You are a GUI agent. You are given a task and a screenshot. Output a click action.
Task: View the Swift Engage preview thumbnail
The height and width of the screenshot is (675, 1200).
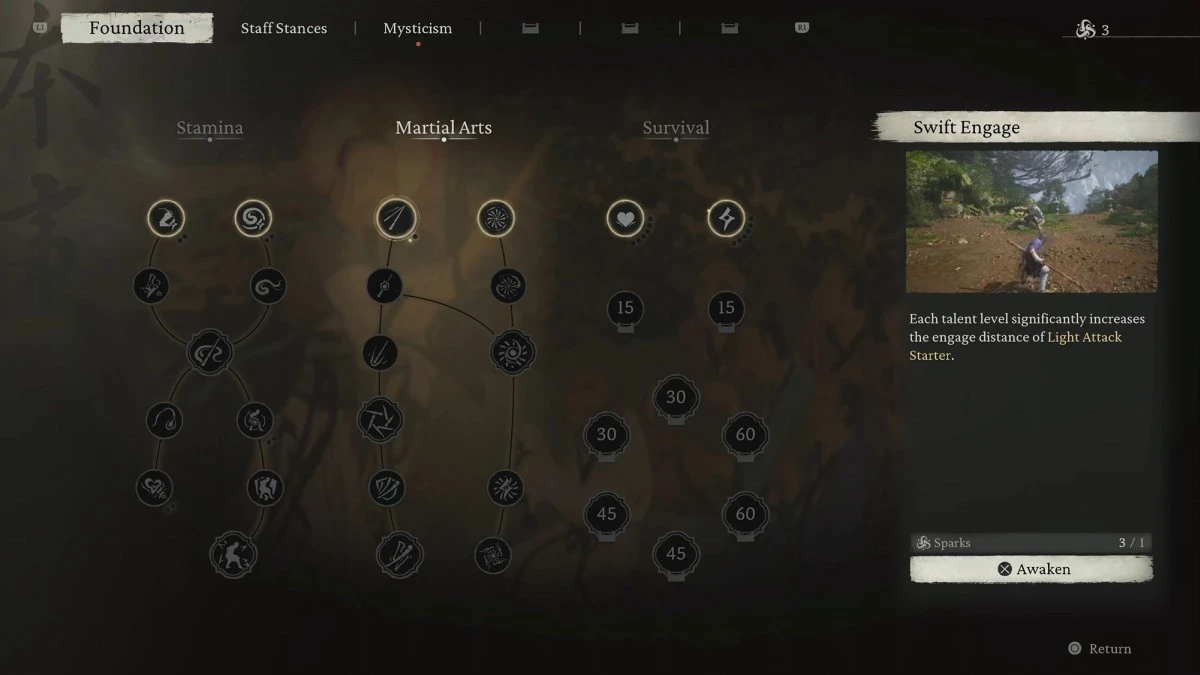1031,221
